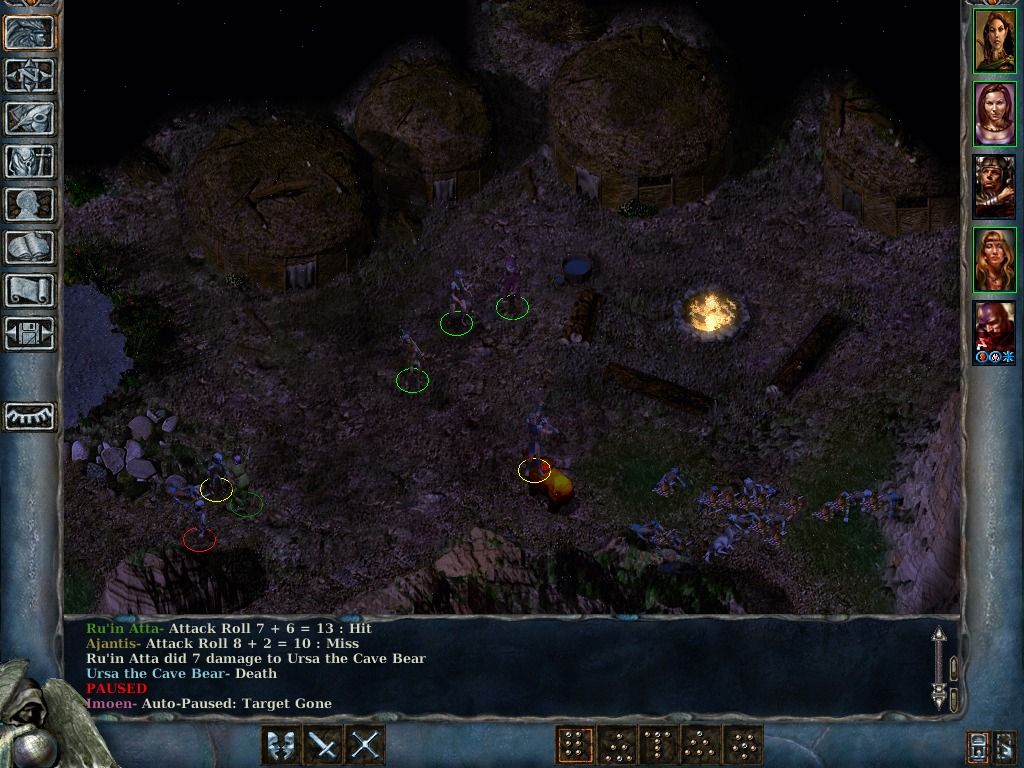Click the closed-eye rest button
The height and width of the screenshot is (768, 1024).
30,415
